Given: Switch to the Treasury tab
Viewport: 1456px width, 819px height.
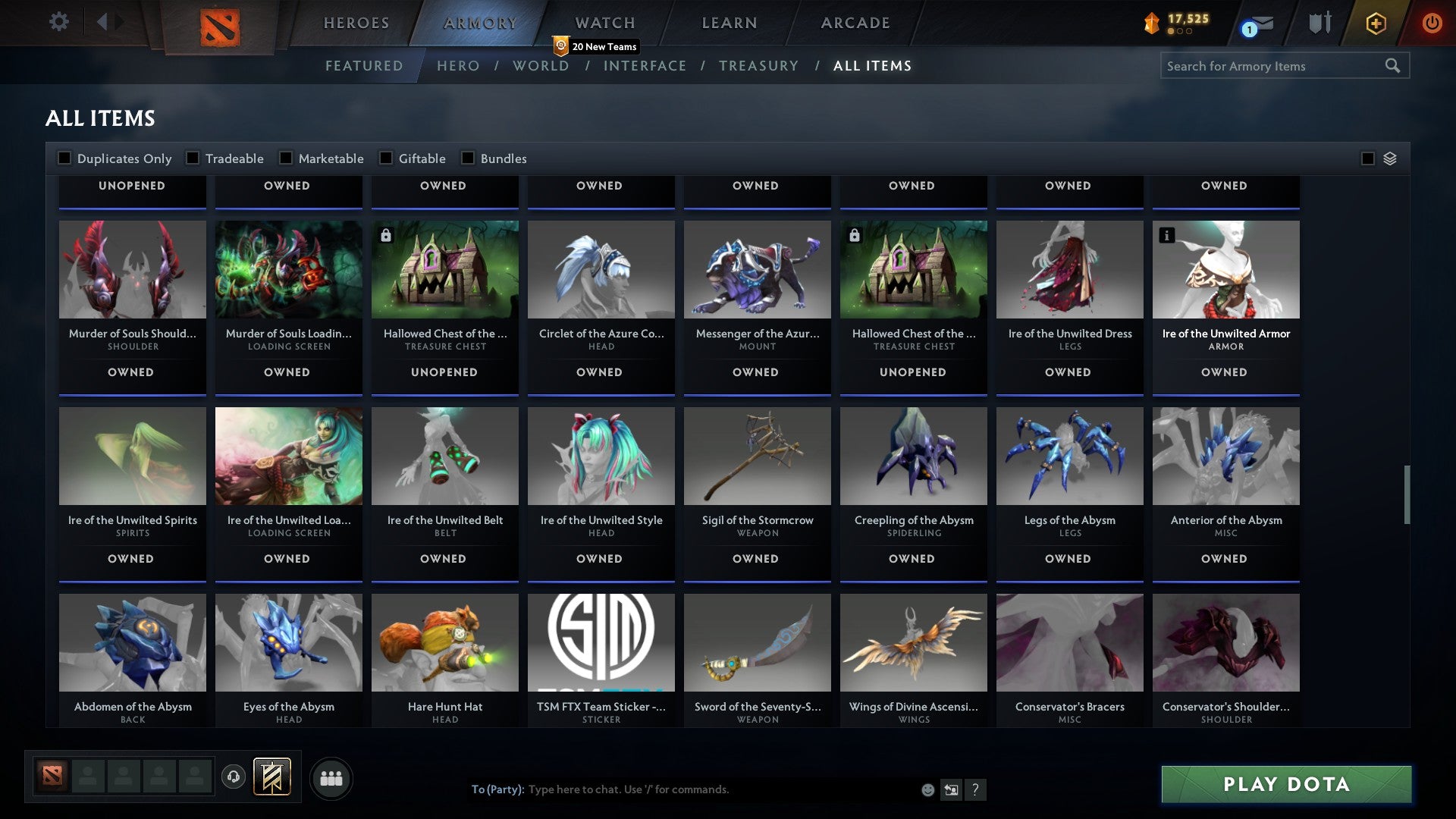Looking at the screenshot, I should [x=758, y=66].
